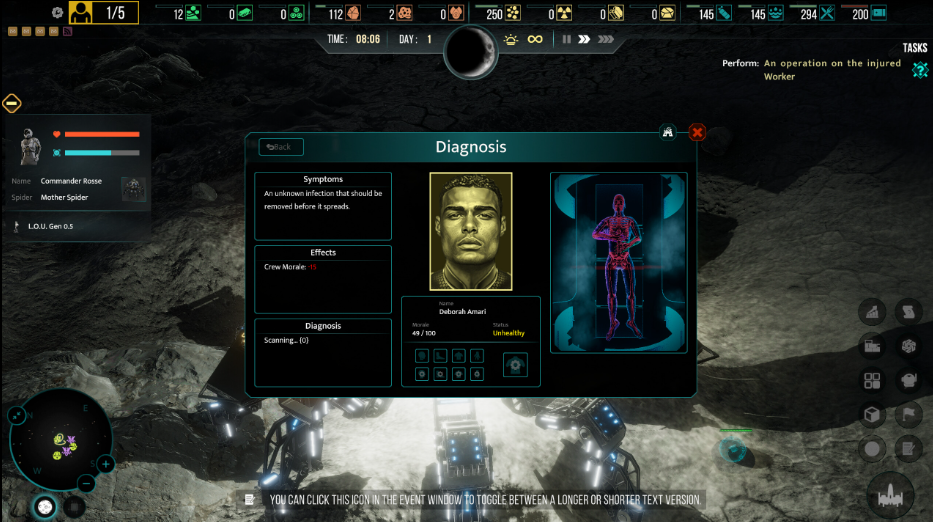Zoom out on the minimap
The image size is (933, 522).
click(x=86, y=484)
